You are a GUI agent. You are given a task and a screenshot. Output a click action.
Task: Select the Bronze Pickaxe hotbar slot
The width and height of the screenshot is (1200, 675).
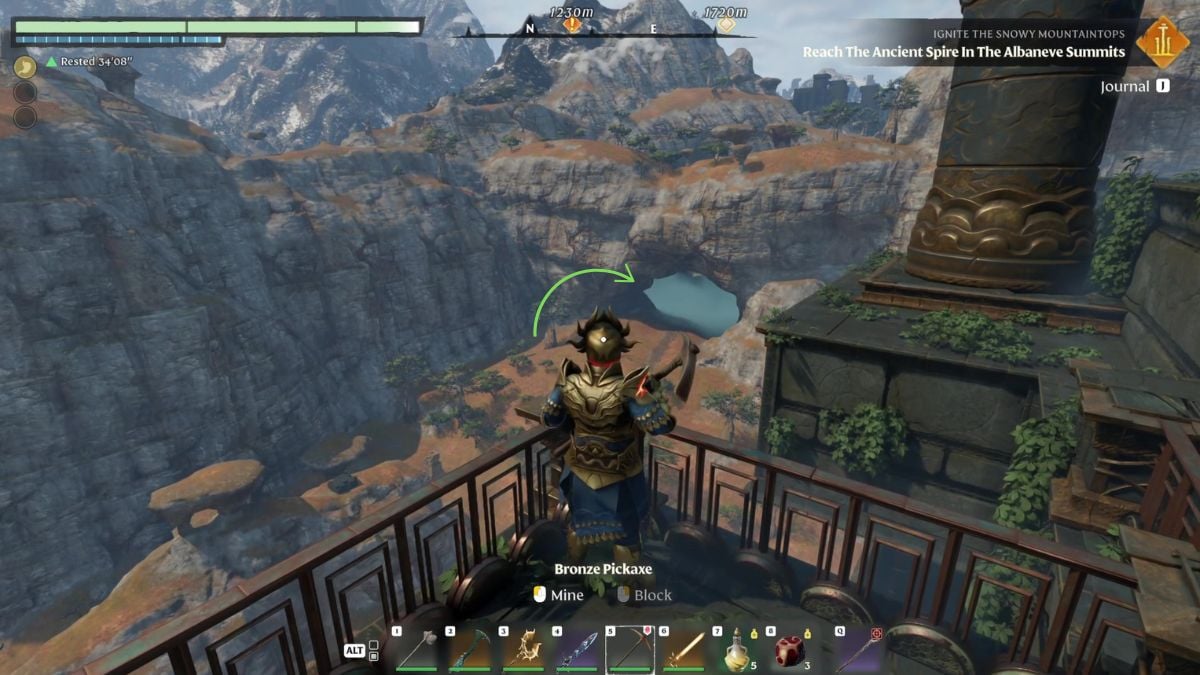(x=631, y=651)
